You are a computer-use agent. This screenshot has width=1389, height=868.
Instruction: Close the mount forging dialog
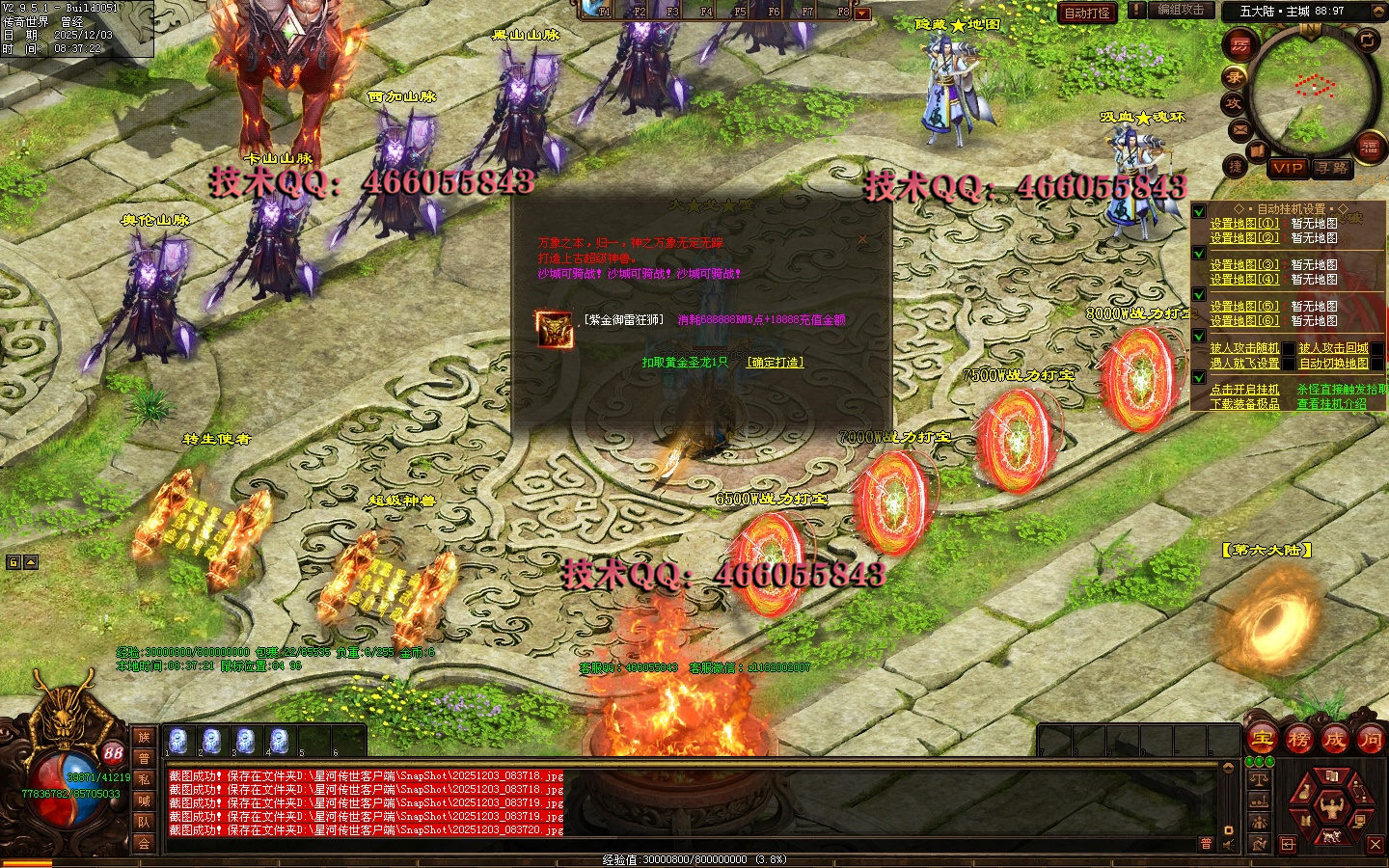click(862, 239)
